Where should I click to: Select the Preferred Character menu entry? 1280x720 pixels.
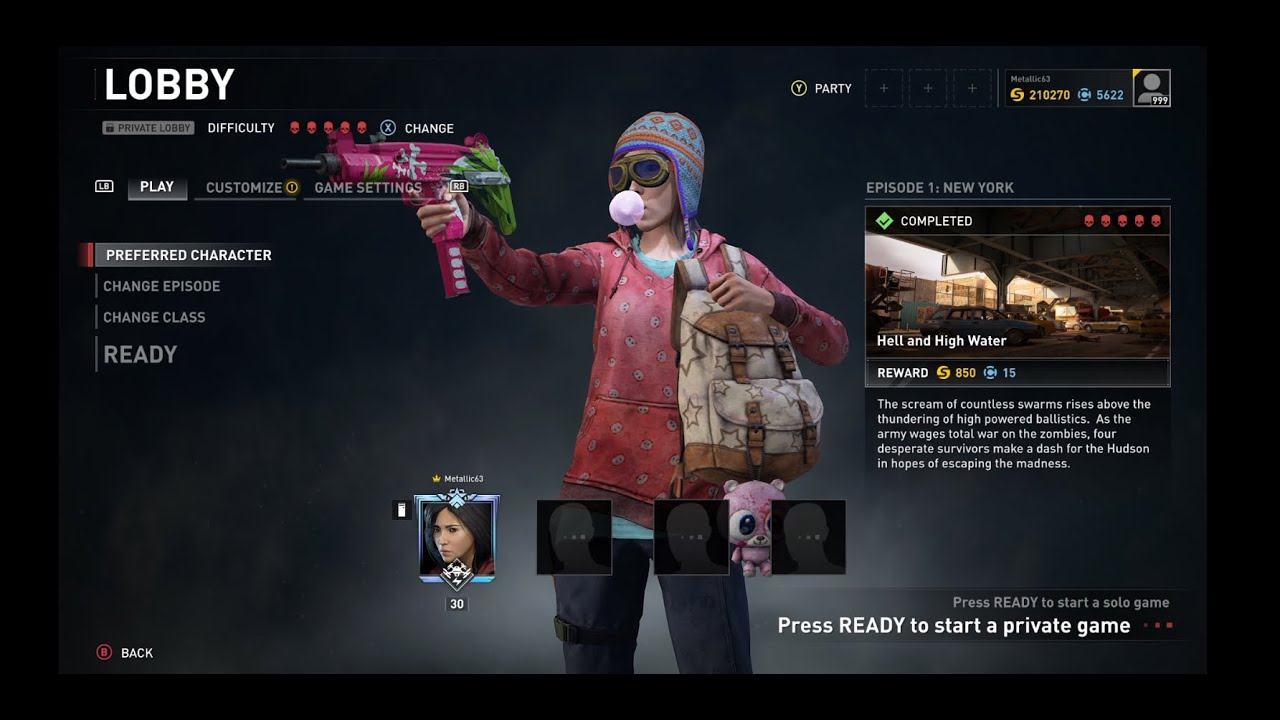click(188, 255)
